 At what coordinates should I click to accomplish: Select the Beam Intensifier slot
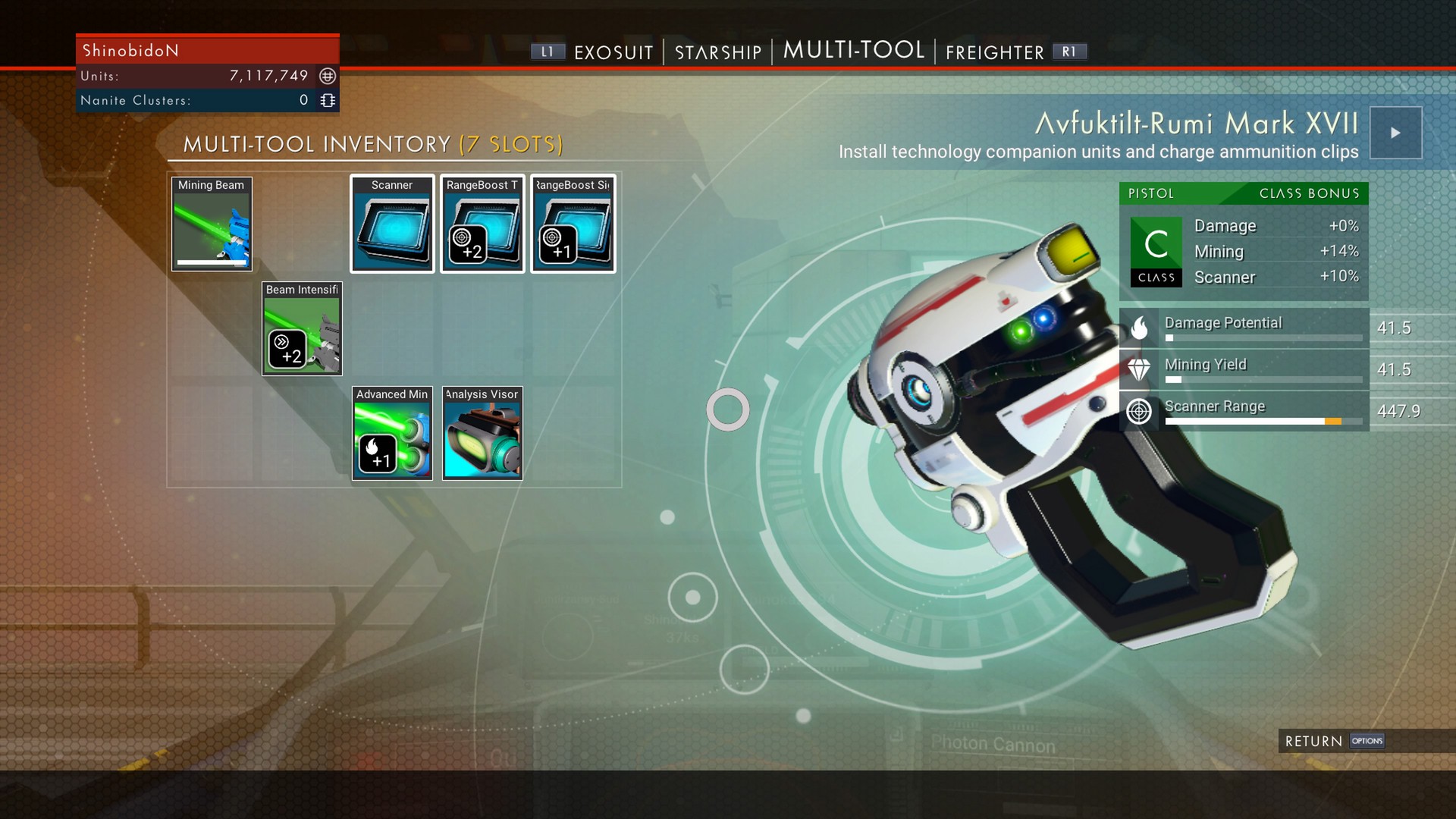pyautogui.click(x=302, y=329)
